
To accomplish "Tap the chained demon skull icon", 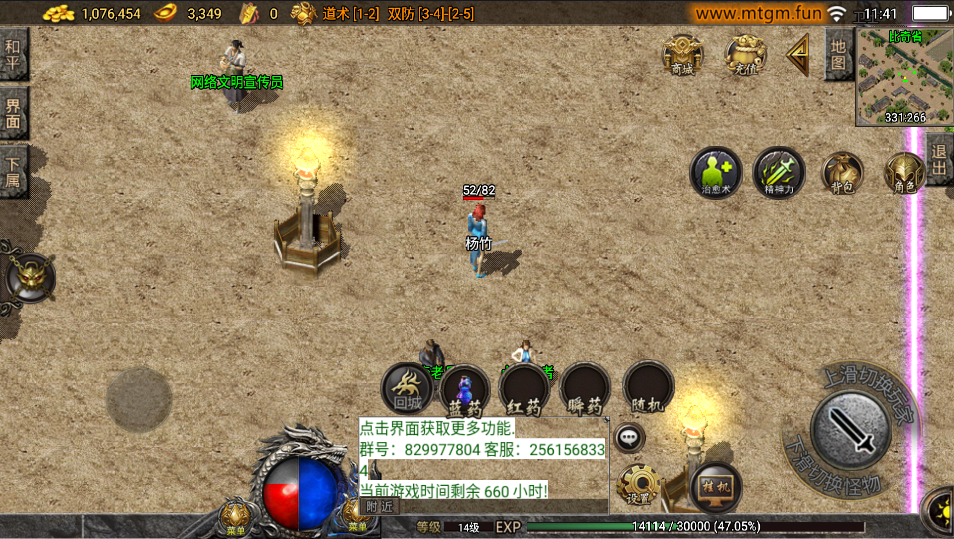I will pos(28,277).
